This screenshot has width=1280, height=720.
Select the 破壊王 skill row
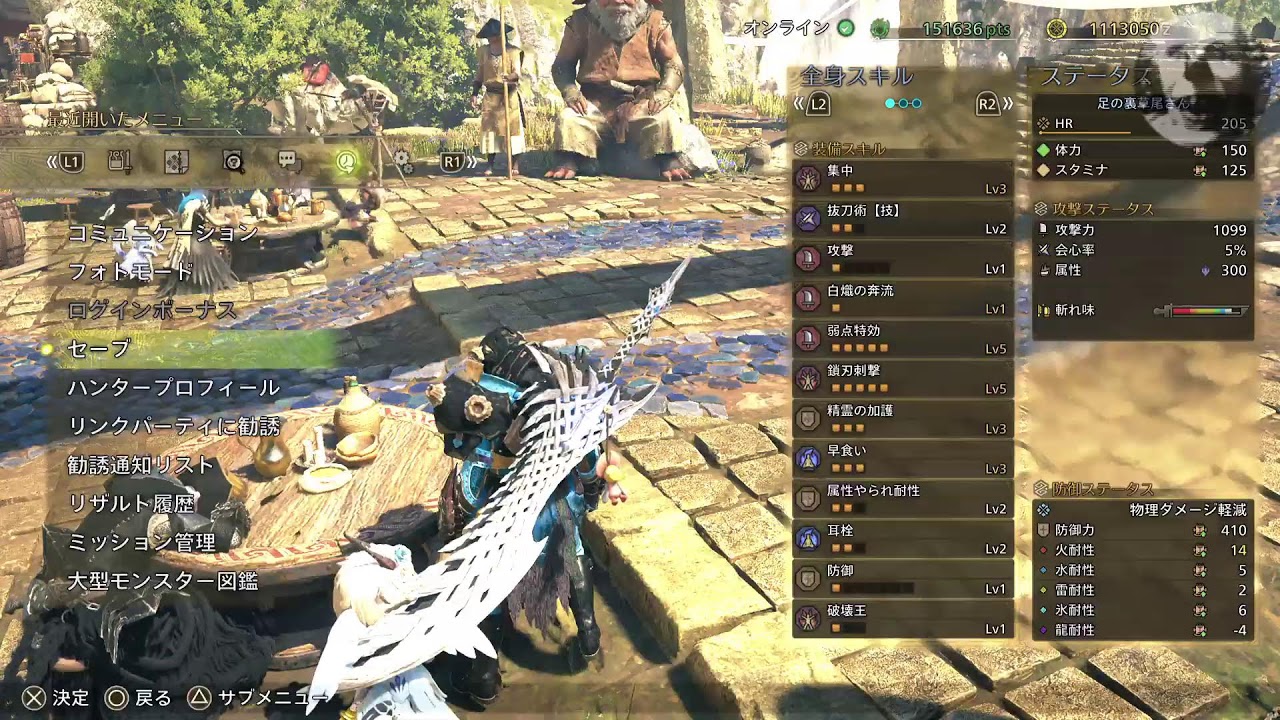click(903, 619)
